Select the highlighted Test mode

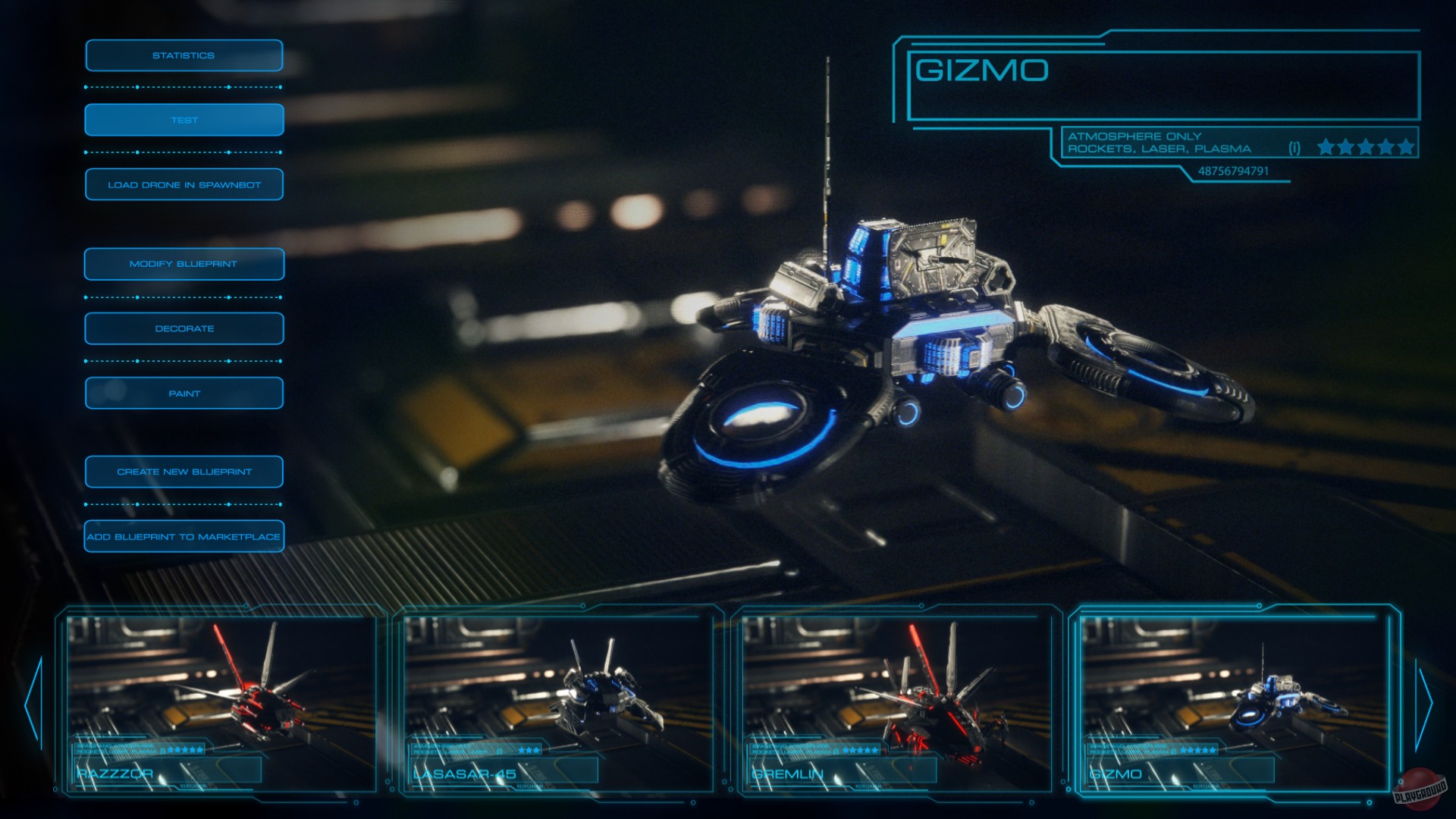coord(184,119)
